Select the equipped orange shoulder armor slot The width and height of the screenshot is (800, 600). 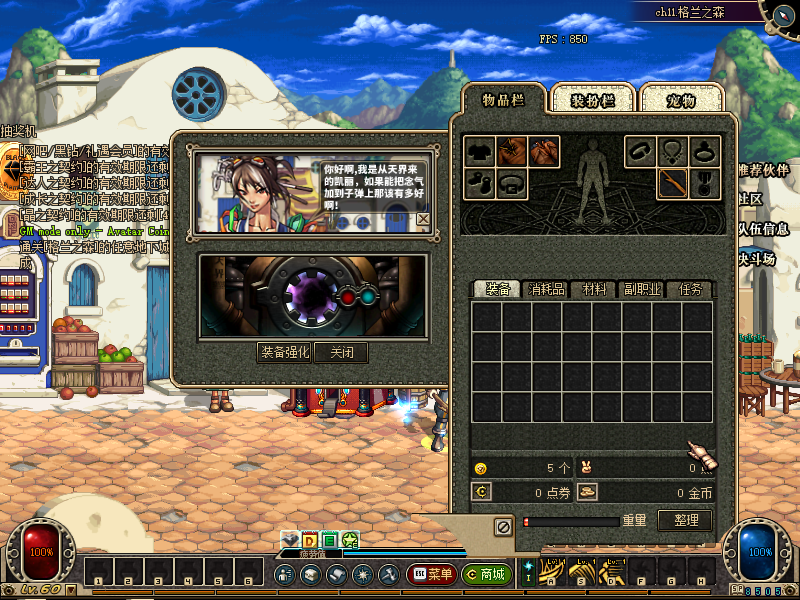click(x=512, y=152)
